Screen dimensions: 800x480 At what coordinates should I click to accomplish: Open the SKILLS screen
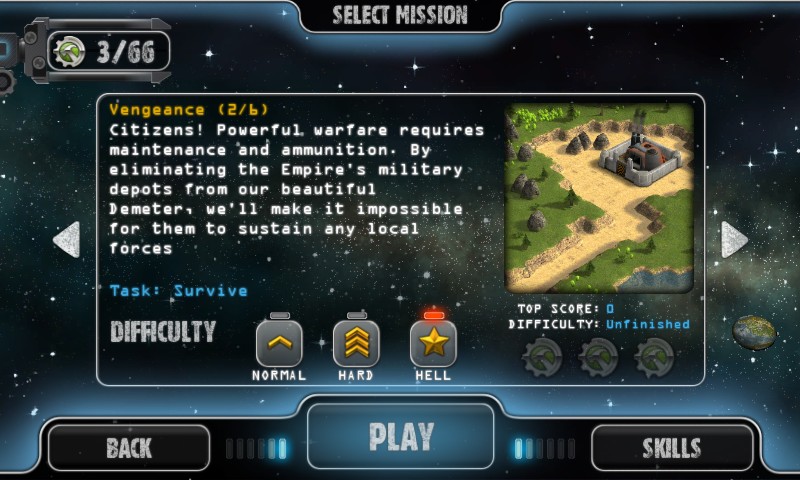pos(671,448)
